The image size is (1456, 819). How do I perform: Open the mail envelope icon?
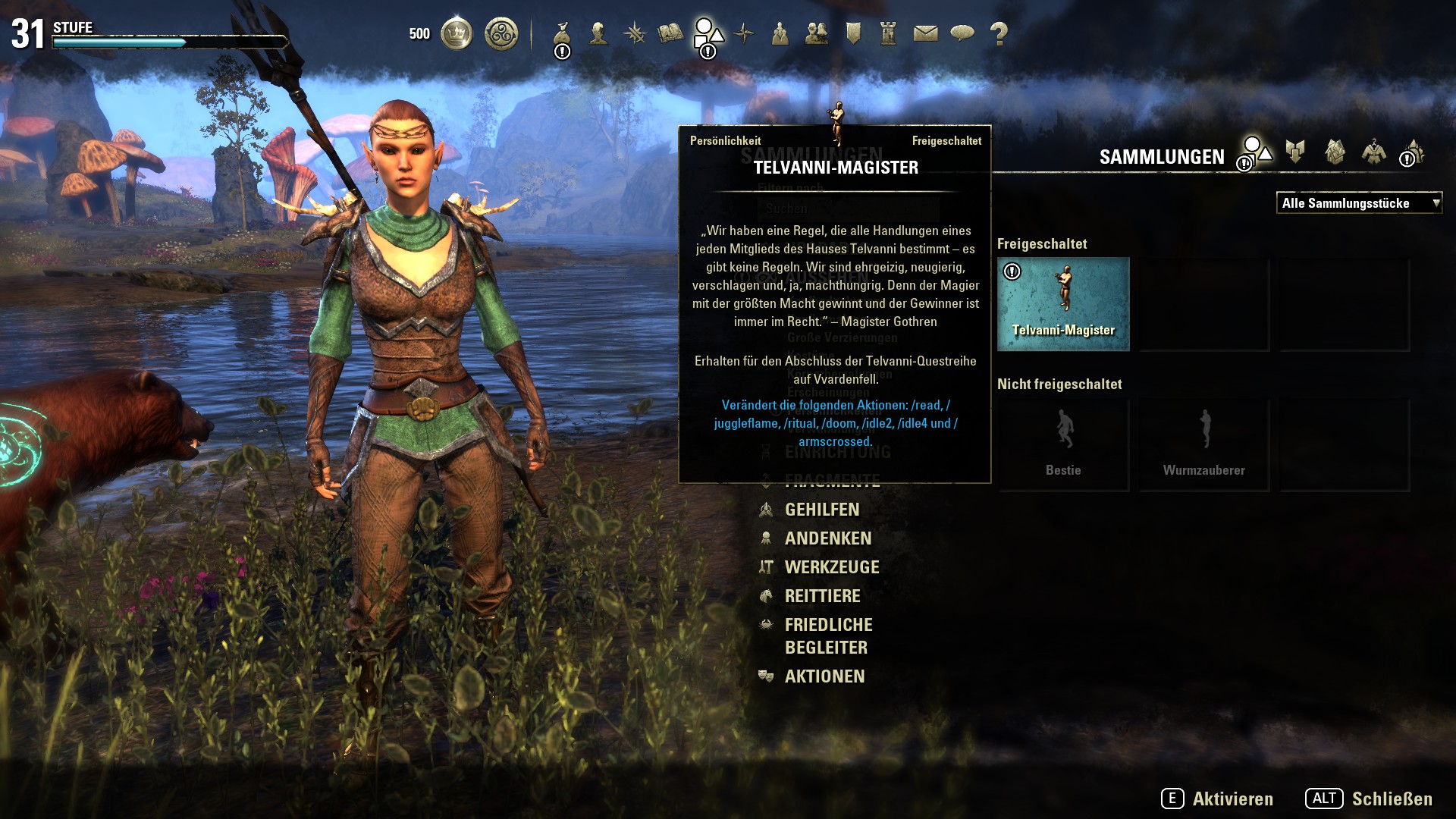coord(925,33)
